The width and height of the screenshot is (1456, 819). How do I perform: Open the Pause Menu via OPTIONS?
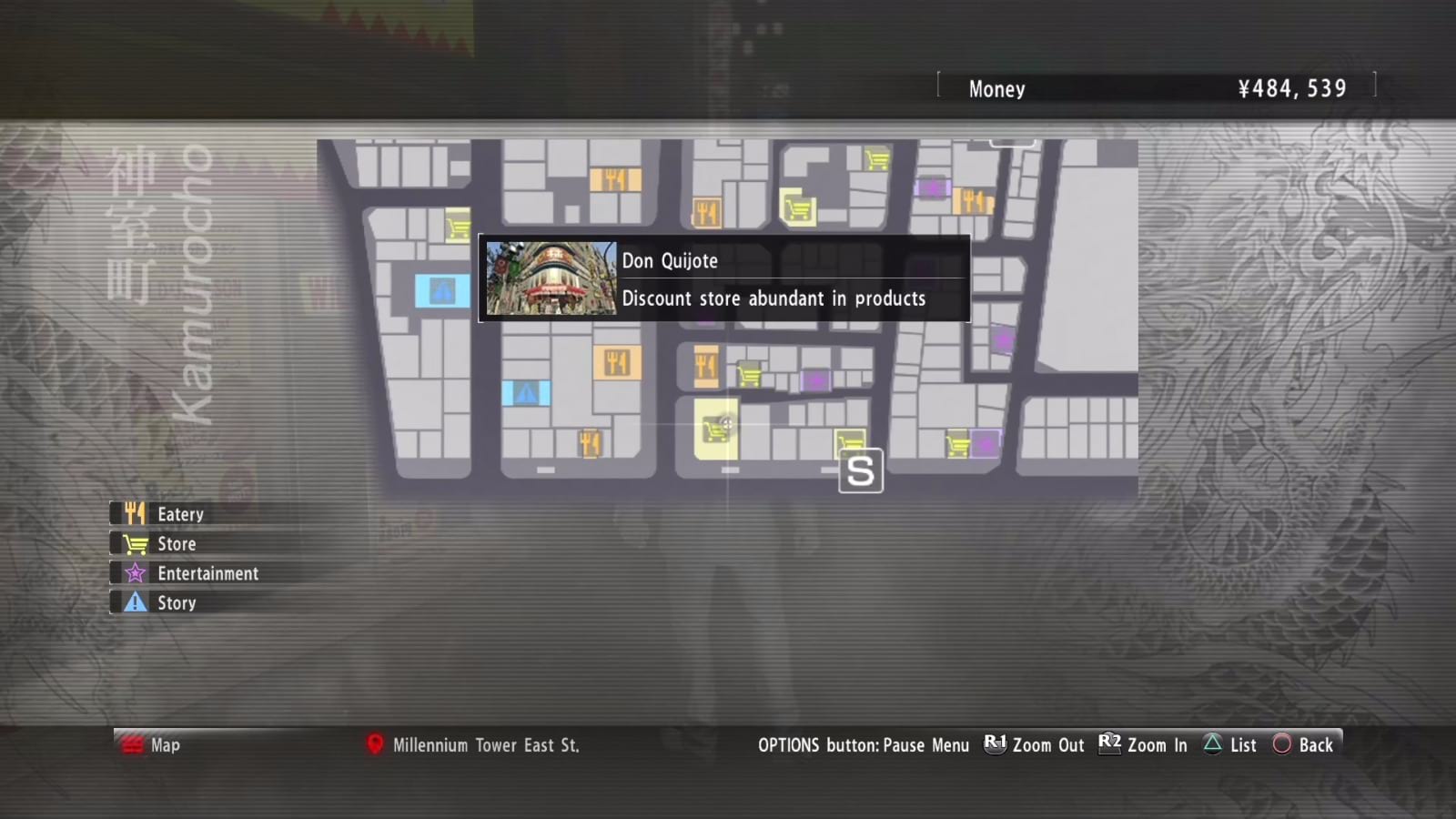(864, 744)
